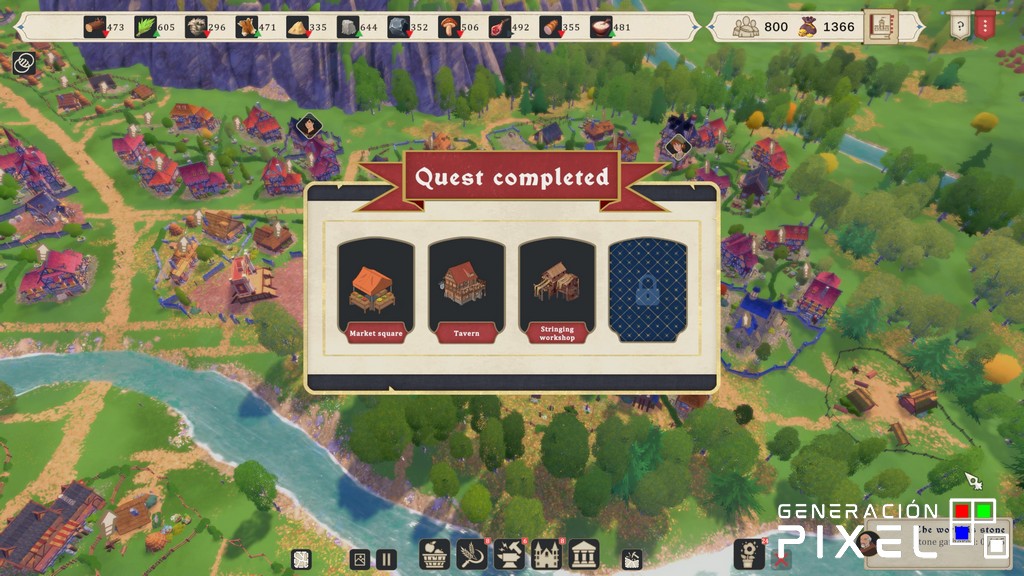Open the question mark help banner

pos(958,25)
